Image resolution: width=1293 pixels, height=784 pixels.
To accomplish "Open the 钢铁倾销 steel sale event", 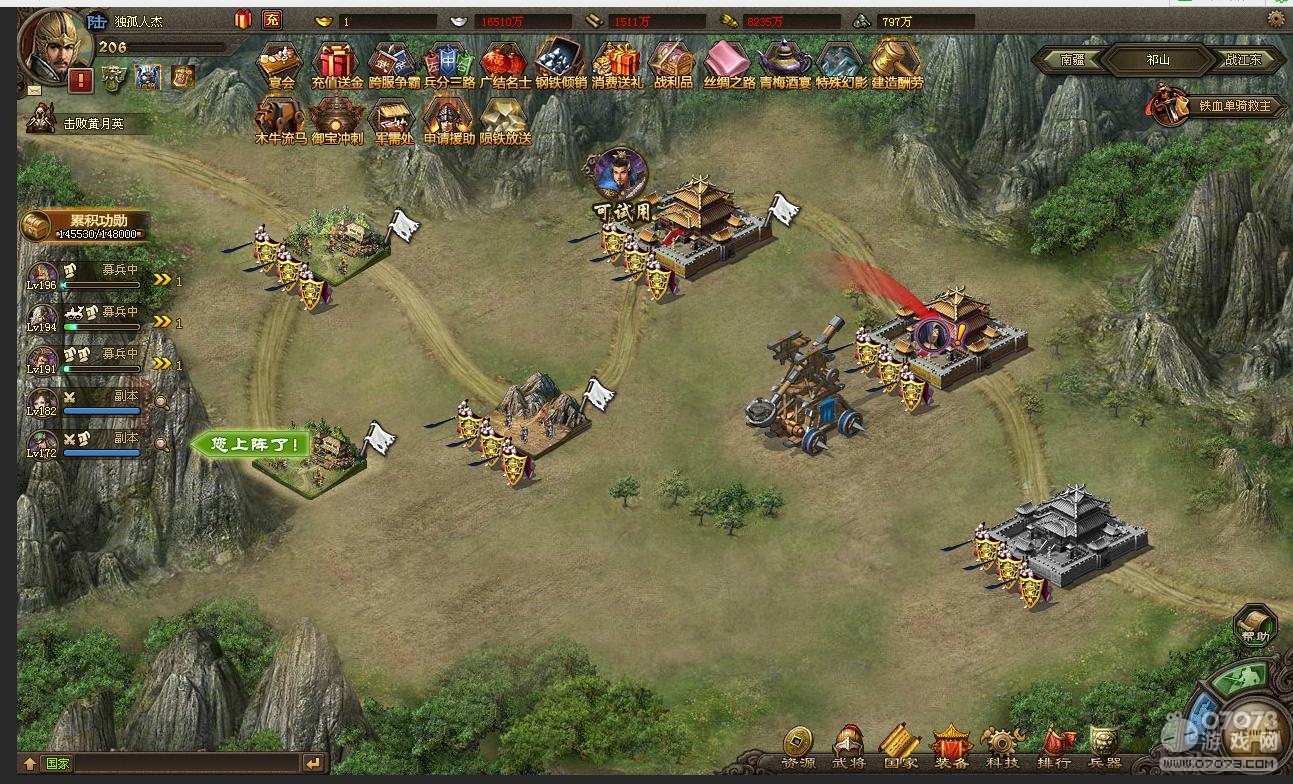I will tap(560, 62).
